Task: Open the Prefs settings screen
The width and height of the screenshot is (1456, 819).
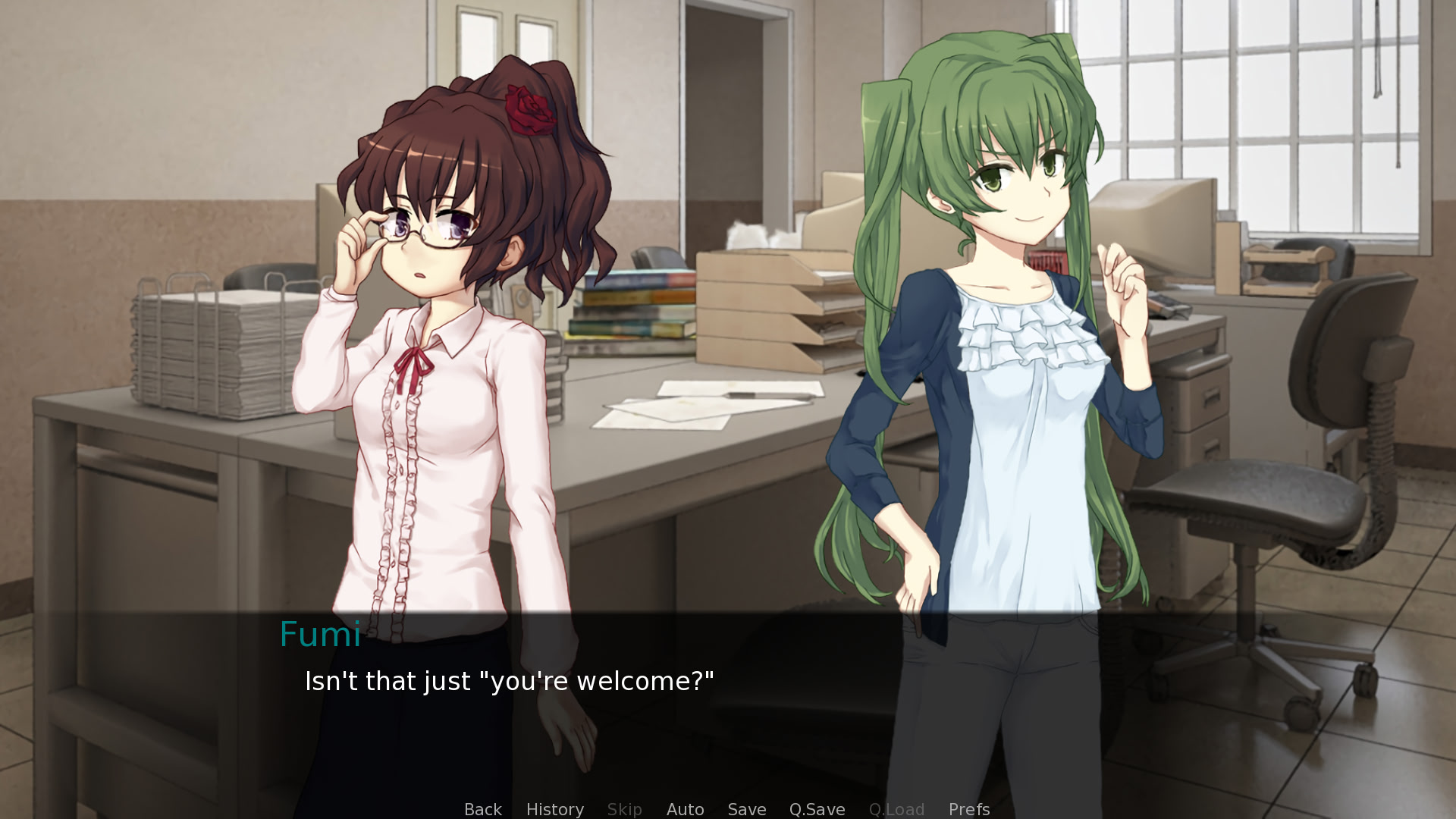Action: tap(968, 809)
